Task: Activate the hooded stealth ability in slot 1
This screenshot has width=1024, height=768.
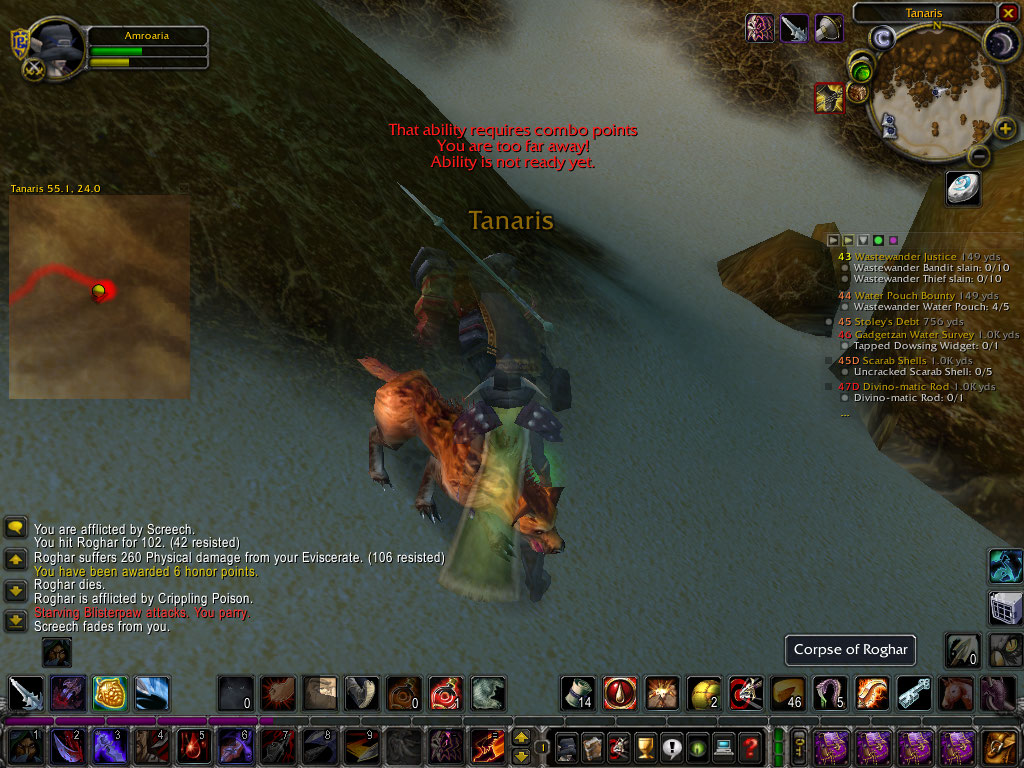Action: [x=23, y=747]
